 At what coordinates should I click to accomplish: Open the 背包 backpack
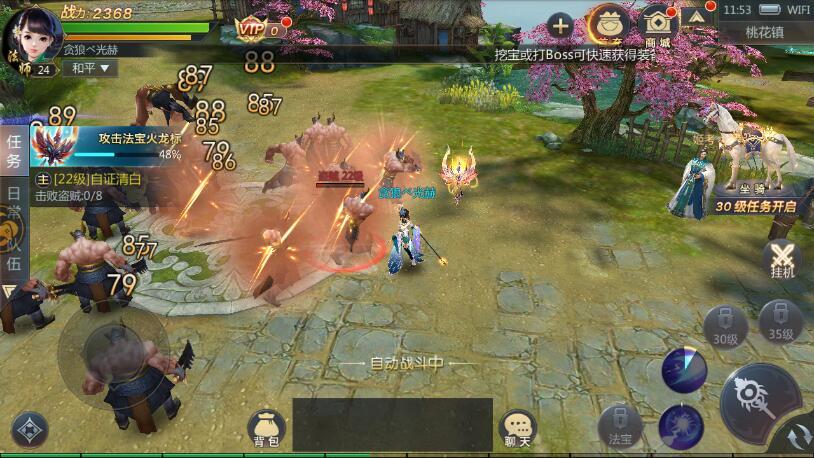coord(265,428)
